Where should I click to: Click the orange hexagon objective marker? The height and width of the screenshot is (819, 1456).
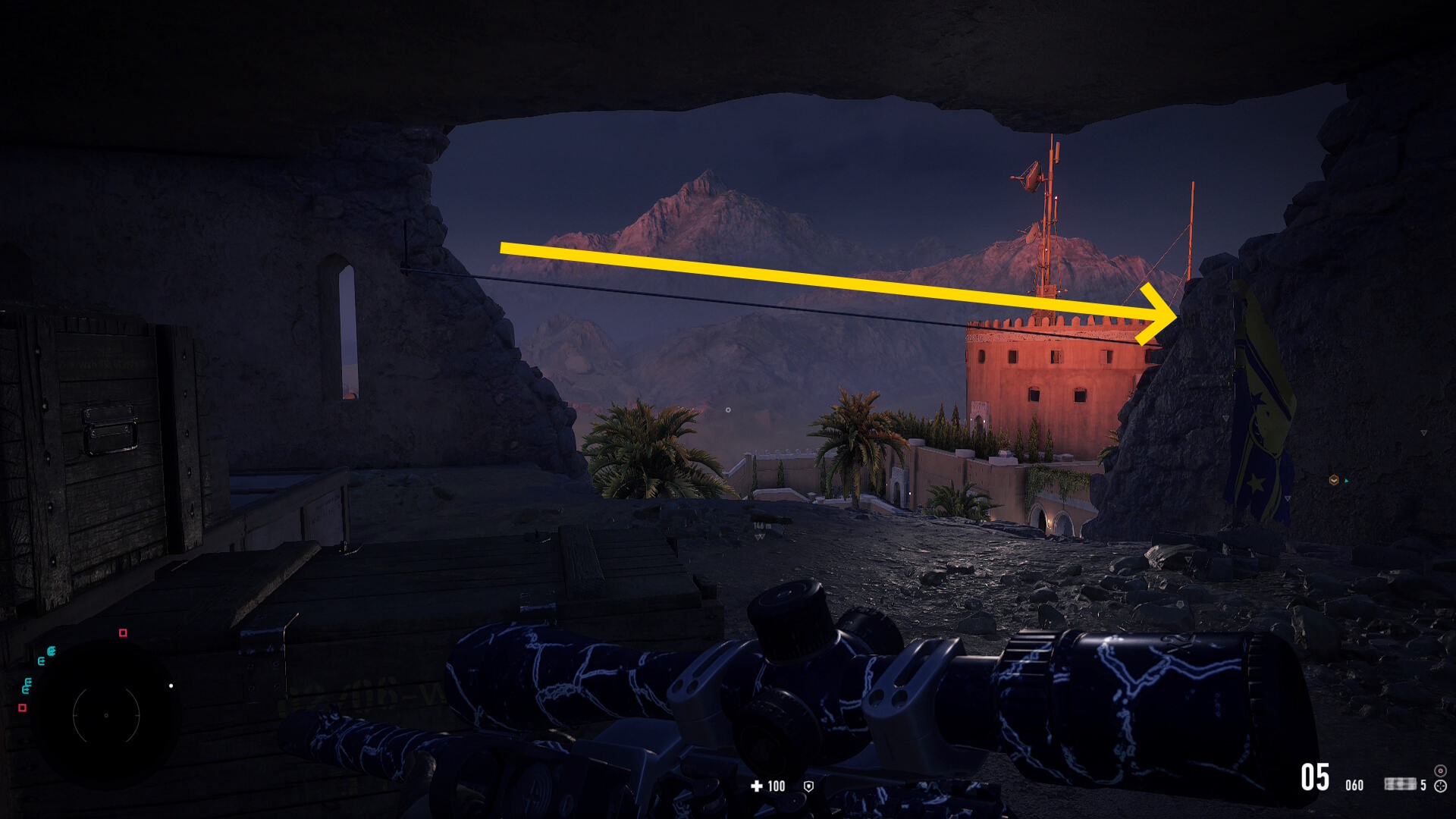point(1333,480)
